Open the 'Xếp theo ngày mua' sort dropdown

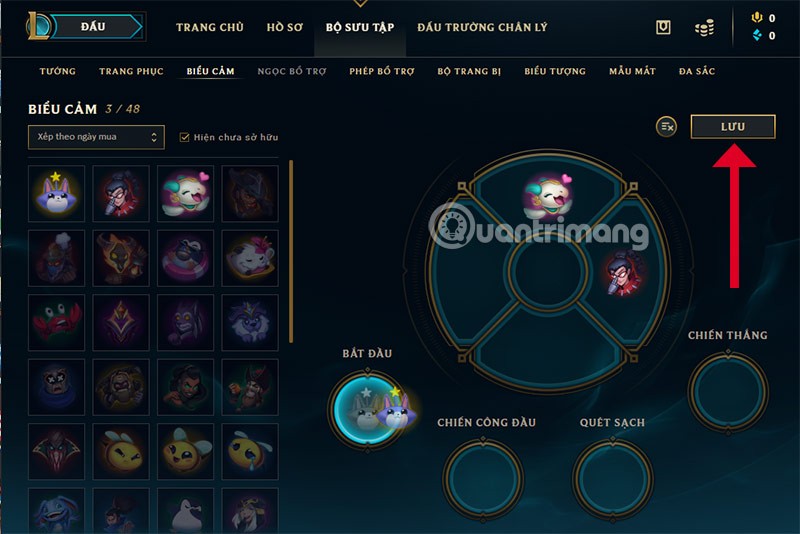[x=96, y=137]
